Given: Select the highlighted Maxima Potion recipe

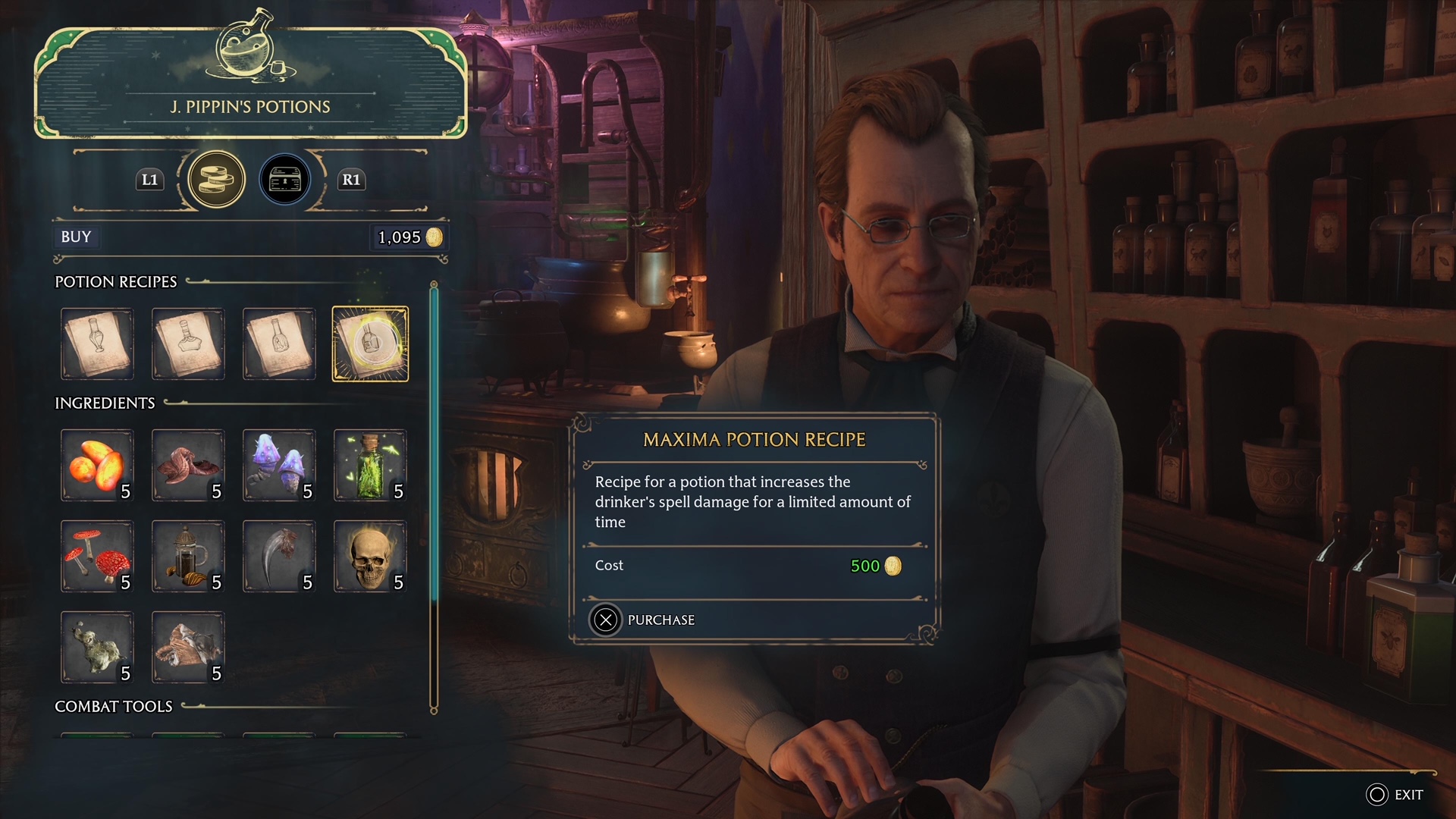Looking at the screenshot, I should coord(370,344).
